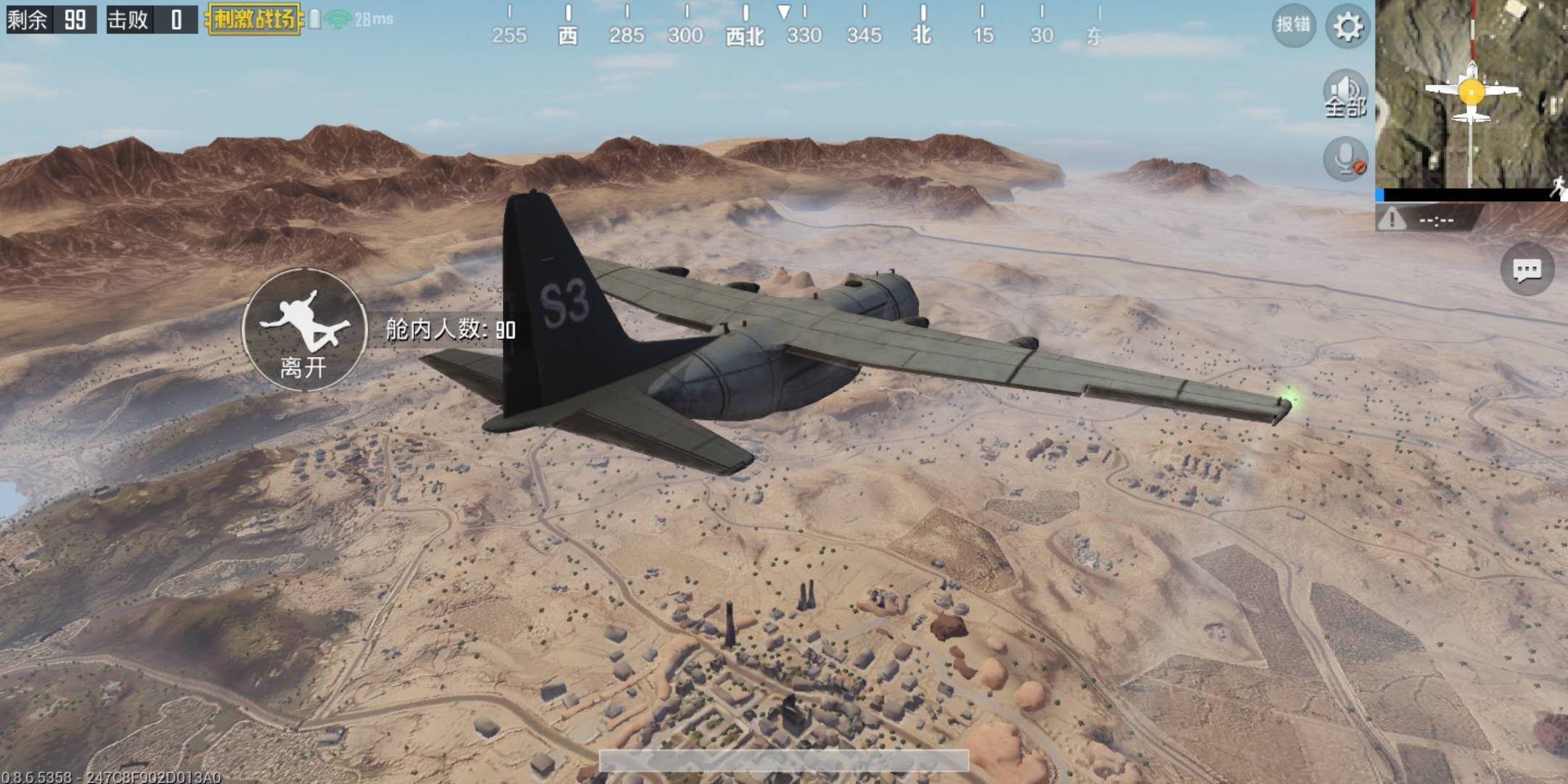
Task: Expand the minimap showing the plane
Action: (1471, 94)
